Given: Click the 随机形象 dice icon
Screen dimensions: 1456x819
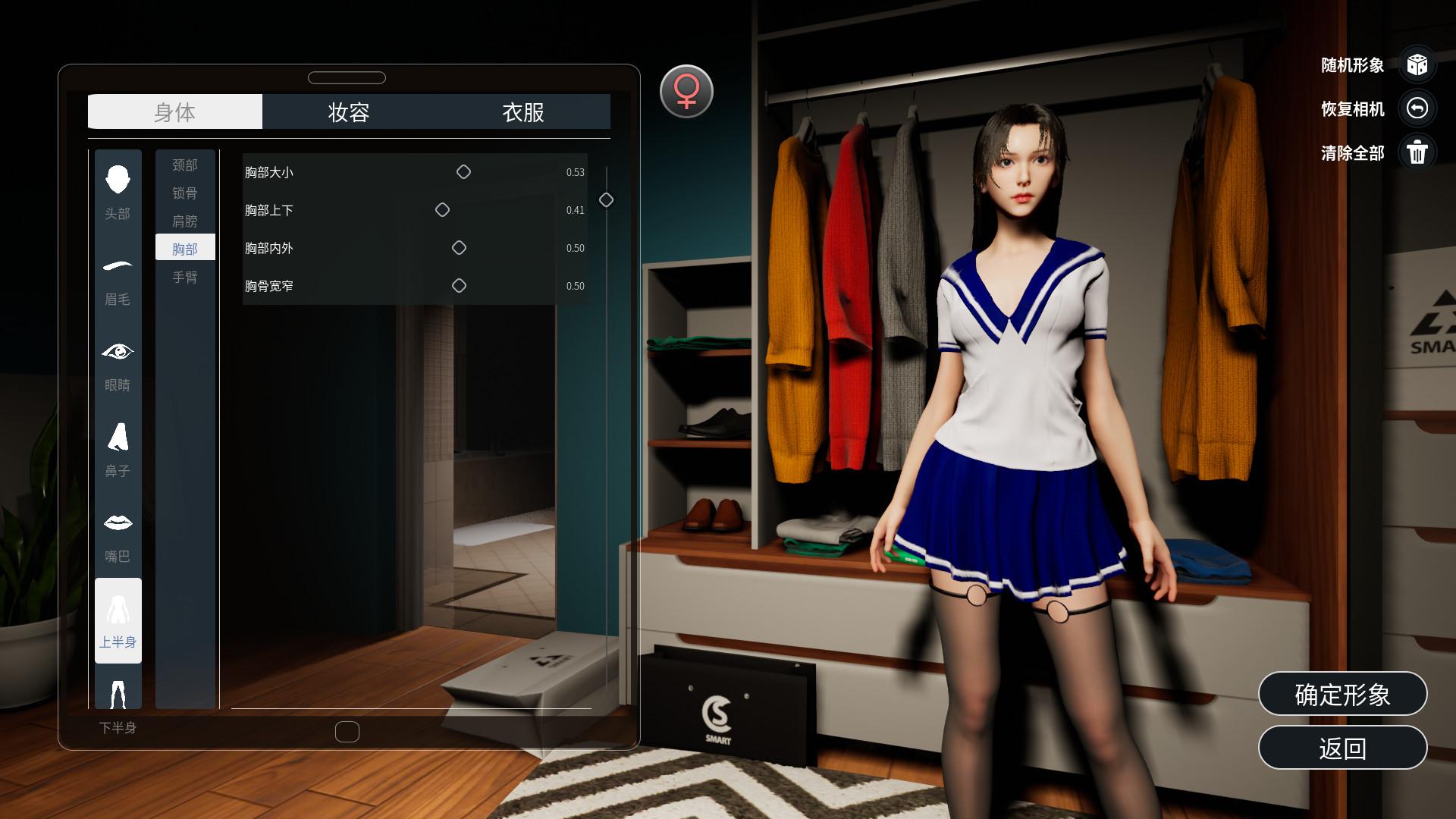Looking at the screenshot, I should pos(1418,66).
